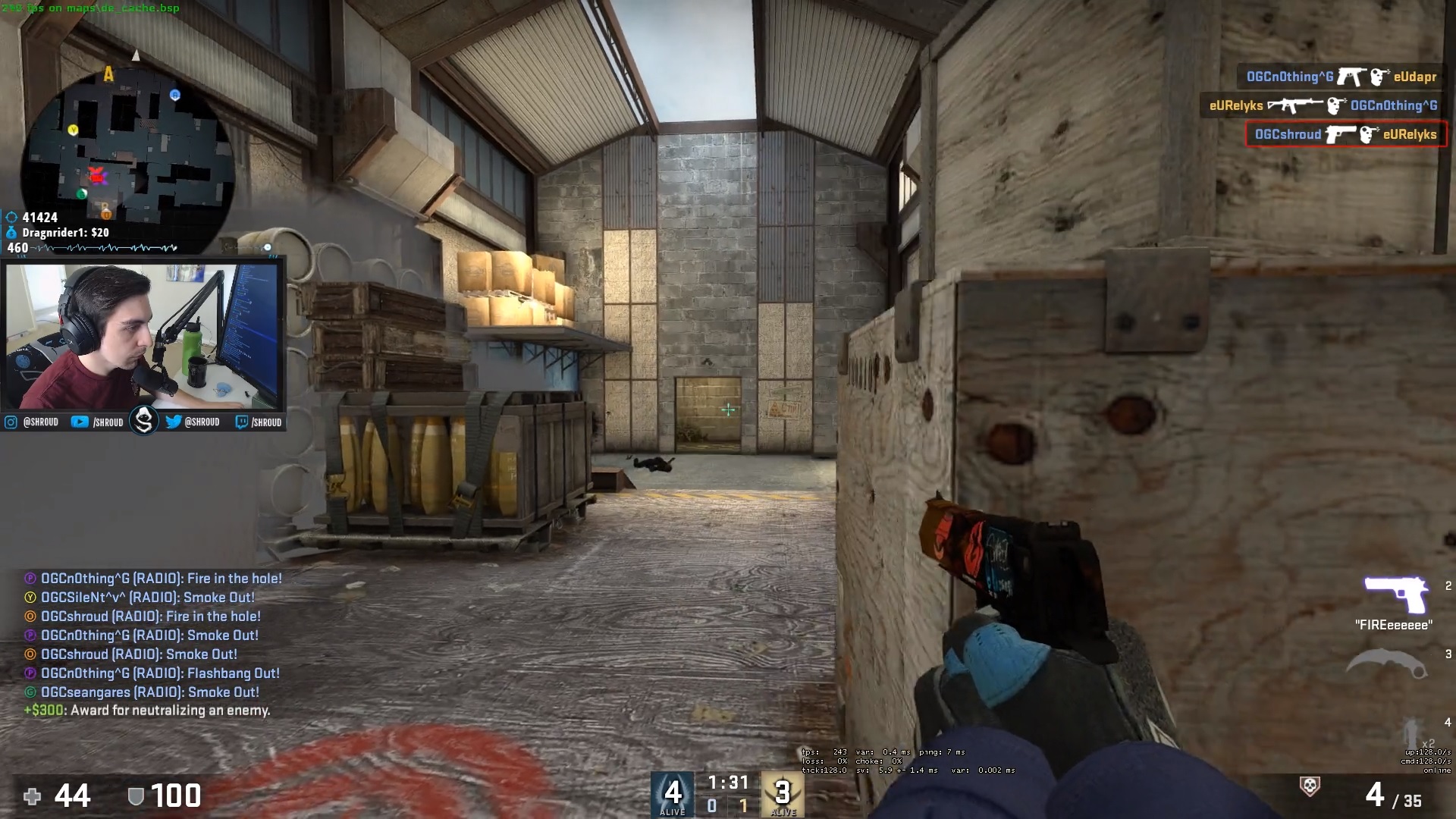Viewport: 1456px width, 819px height.
Task: Click the highlighted OGCshroud kill feed entry
Action: [x=1345, y=135]
